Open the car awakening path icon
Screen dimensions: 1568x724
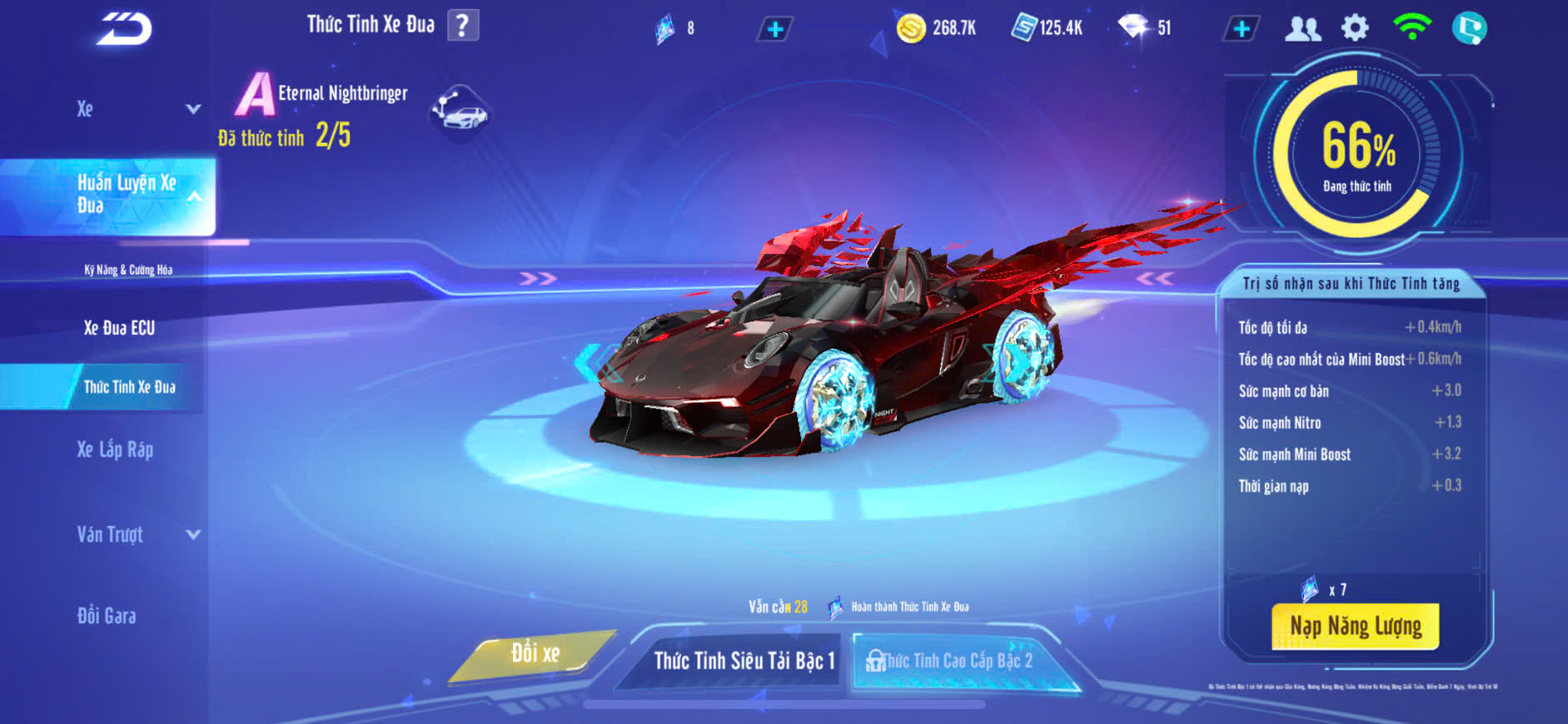(460, 112)
